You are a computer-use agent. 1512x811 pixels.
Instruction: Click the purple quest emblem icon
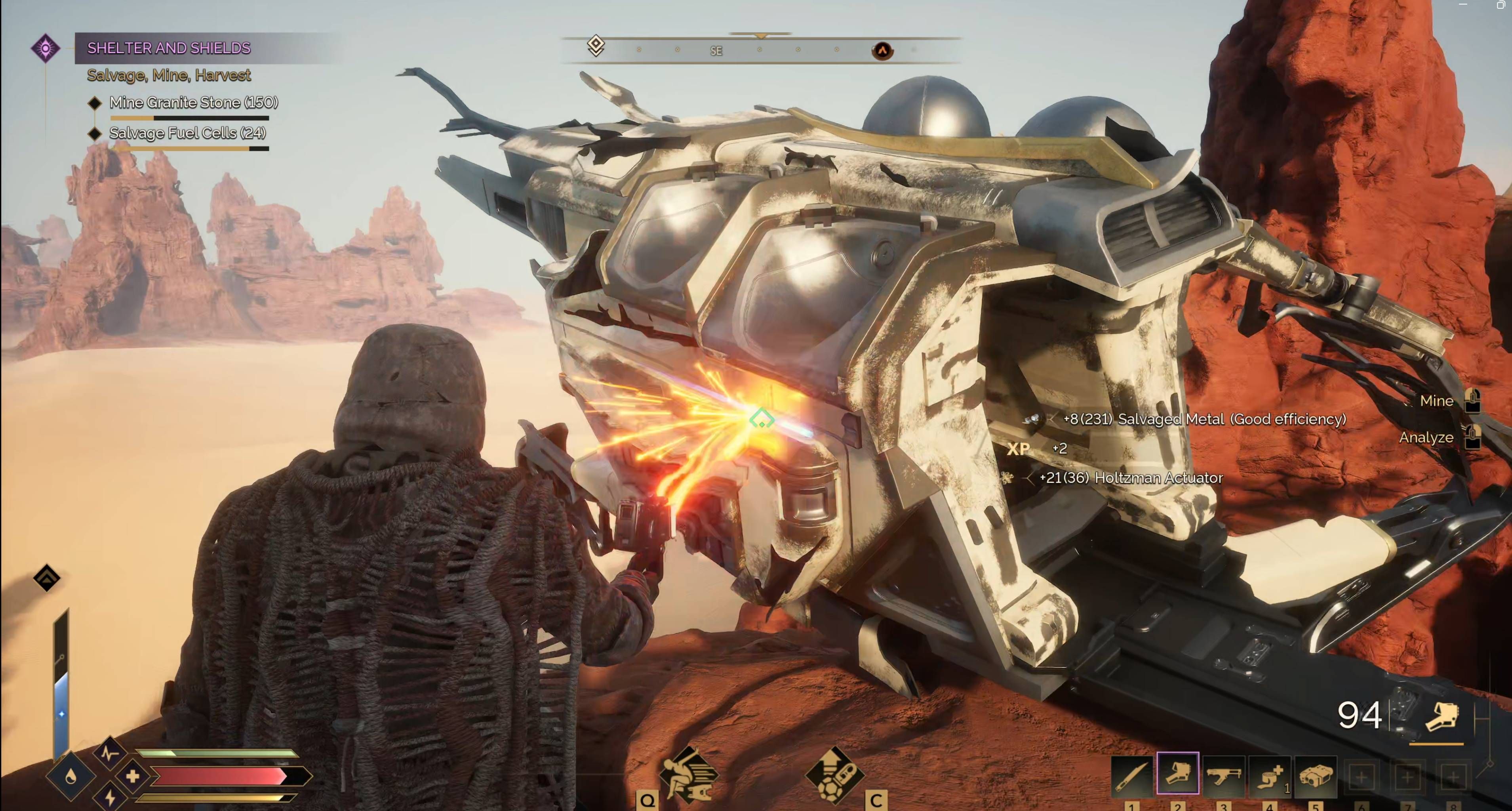[x=45, y=48]
